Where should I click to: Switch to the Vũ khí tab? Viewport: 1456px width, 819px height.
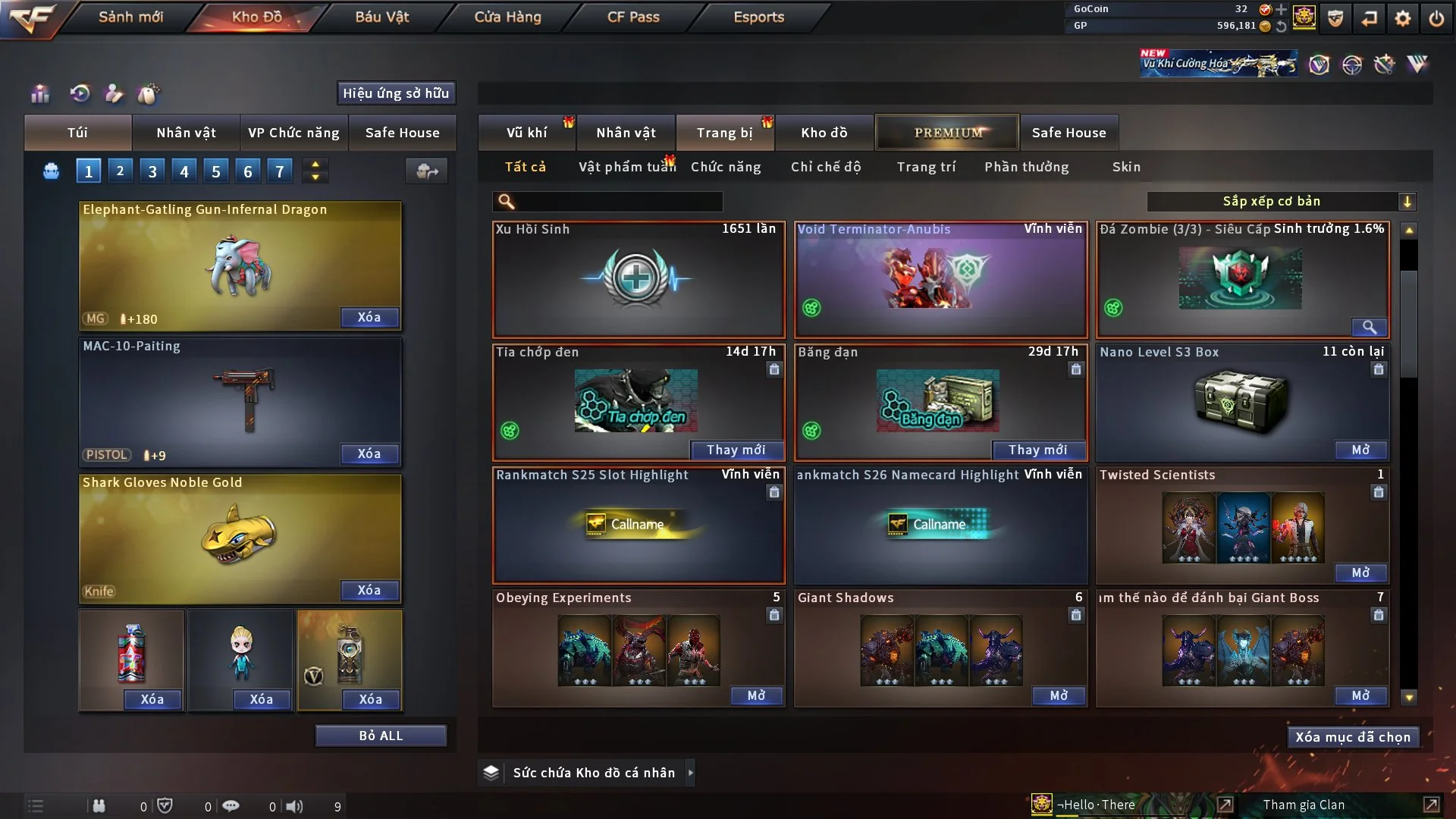(x=526, y=133)
